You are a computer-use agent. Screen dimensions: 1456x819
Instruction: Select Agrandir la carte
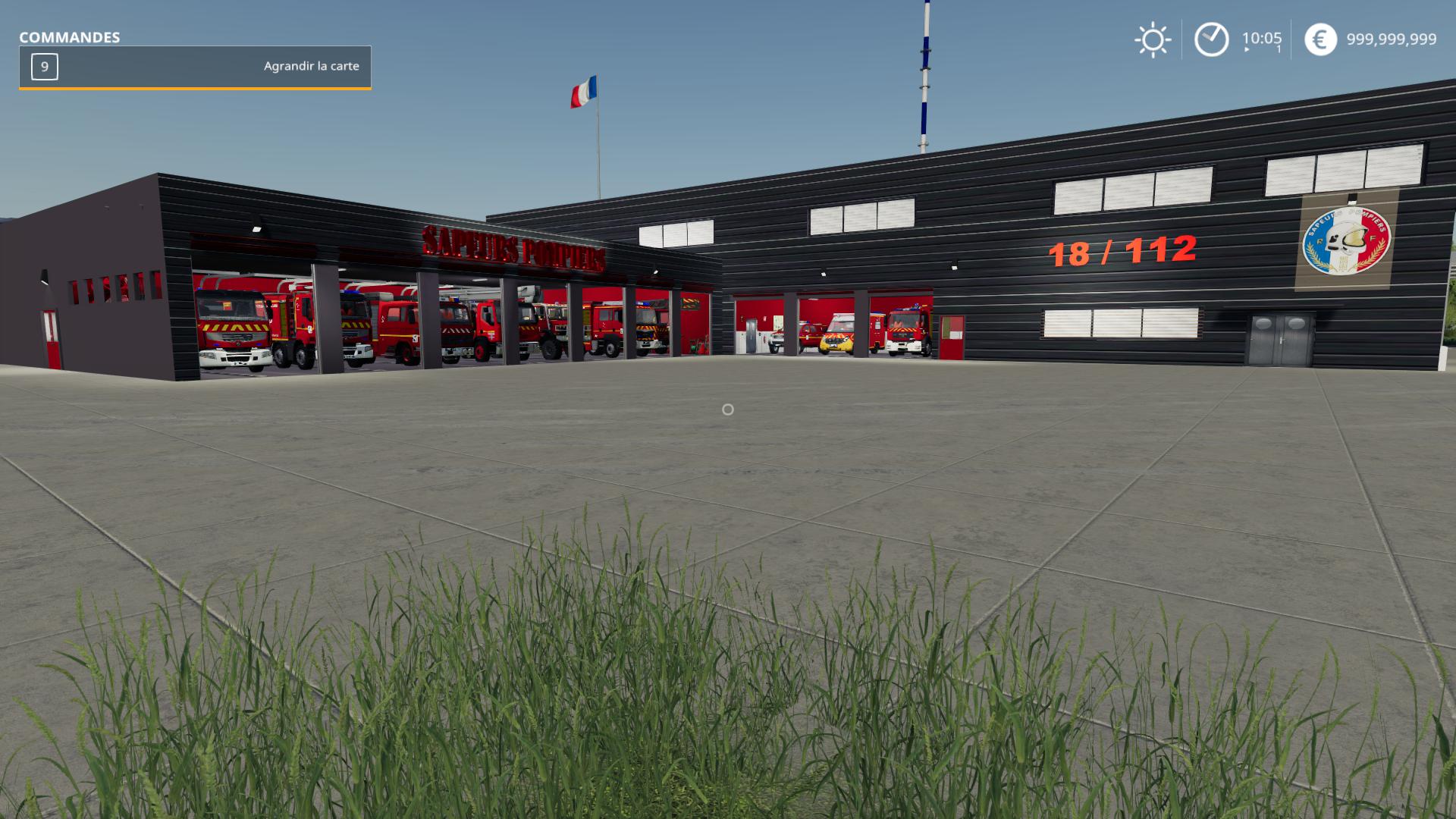coord(311,67)
